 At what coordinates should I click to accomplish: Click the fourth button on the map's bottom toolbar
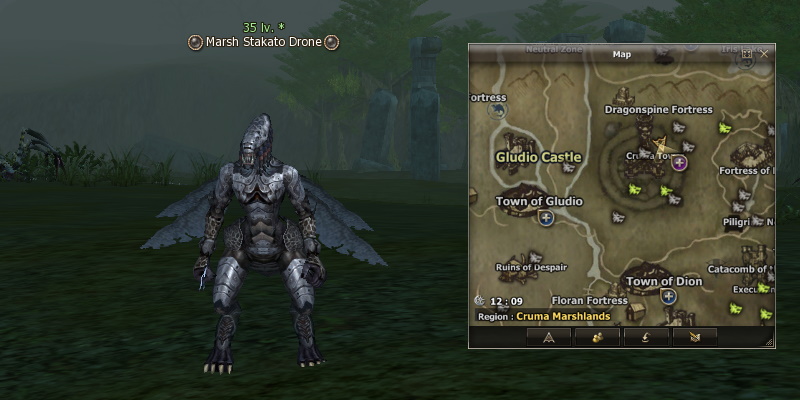(x=694, y=337)
